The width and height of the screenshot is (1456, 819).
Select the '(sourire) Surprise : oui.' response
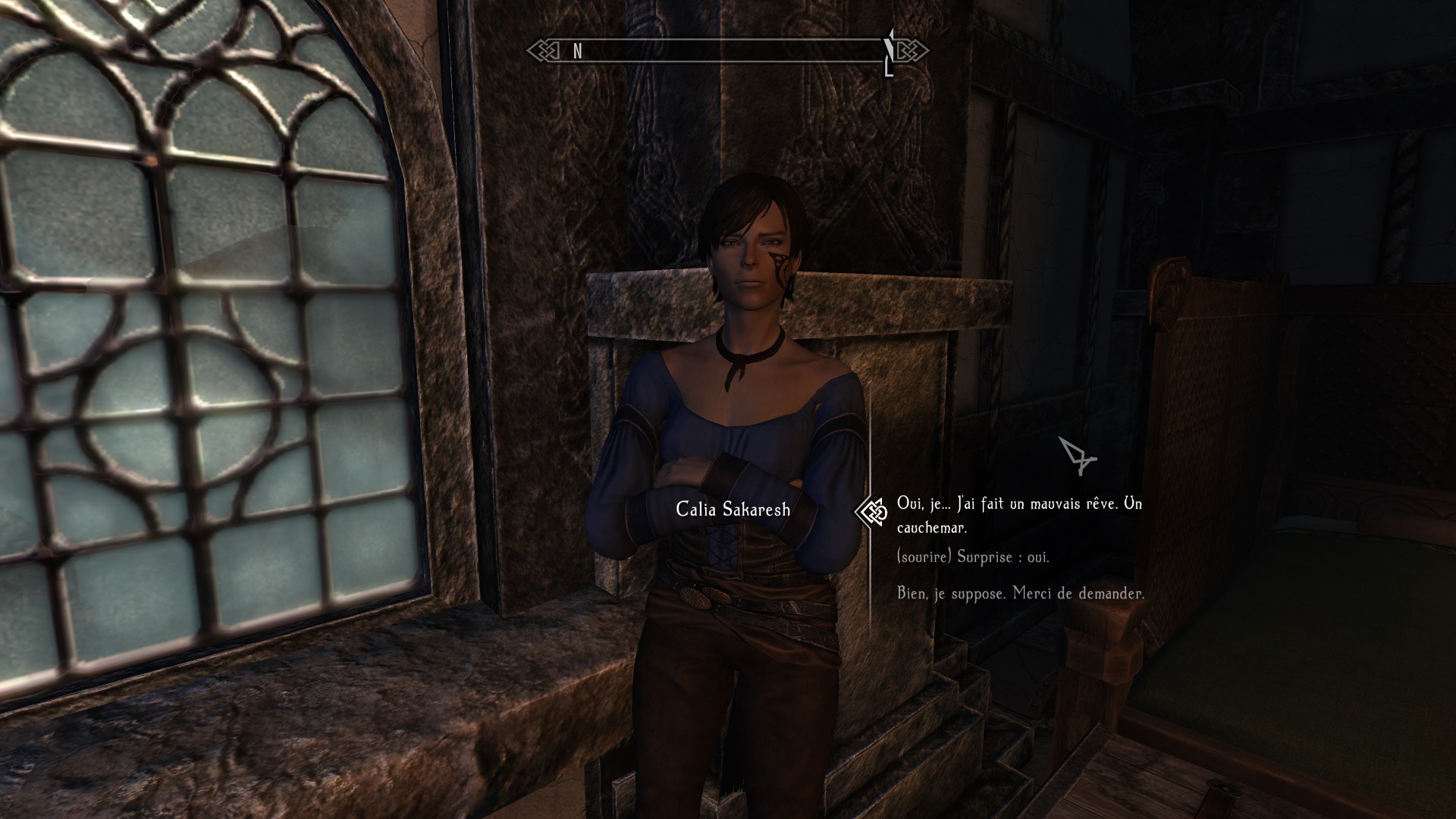tap(973, 557)
